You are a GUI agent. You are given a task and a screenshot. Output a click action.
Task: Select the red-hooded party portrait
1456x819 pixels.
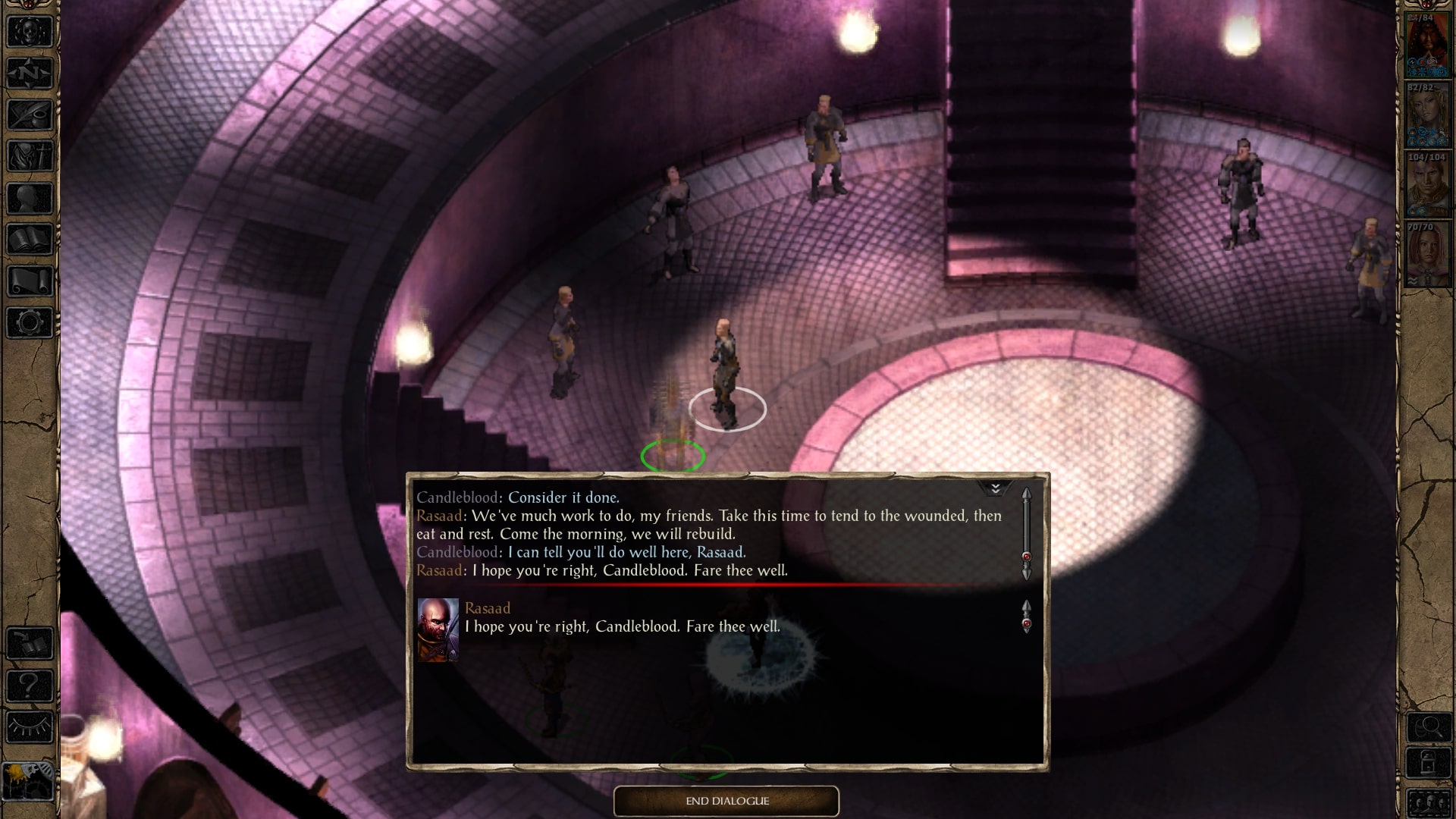1426,45
